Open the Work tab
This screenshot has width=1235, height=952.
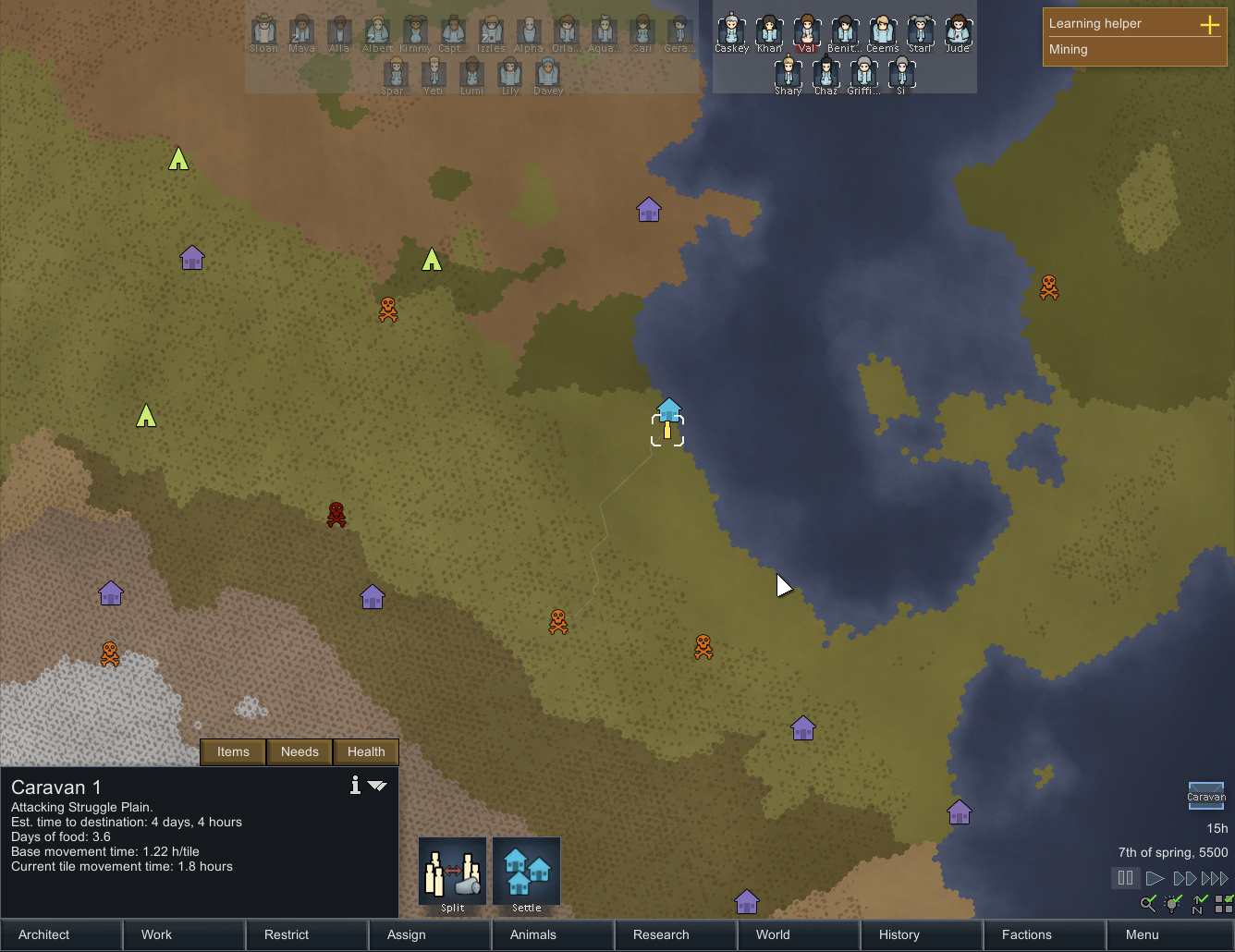click(x=184, y=934)
